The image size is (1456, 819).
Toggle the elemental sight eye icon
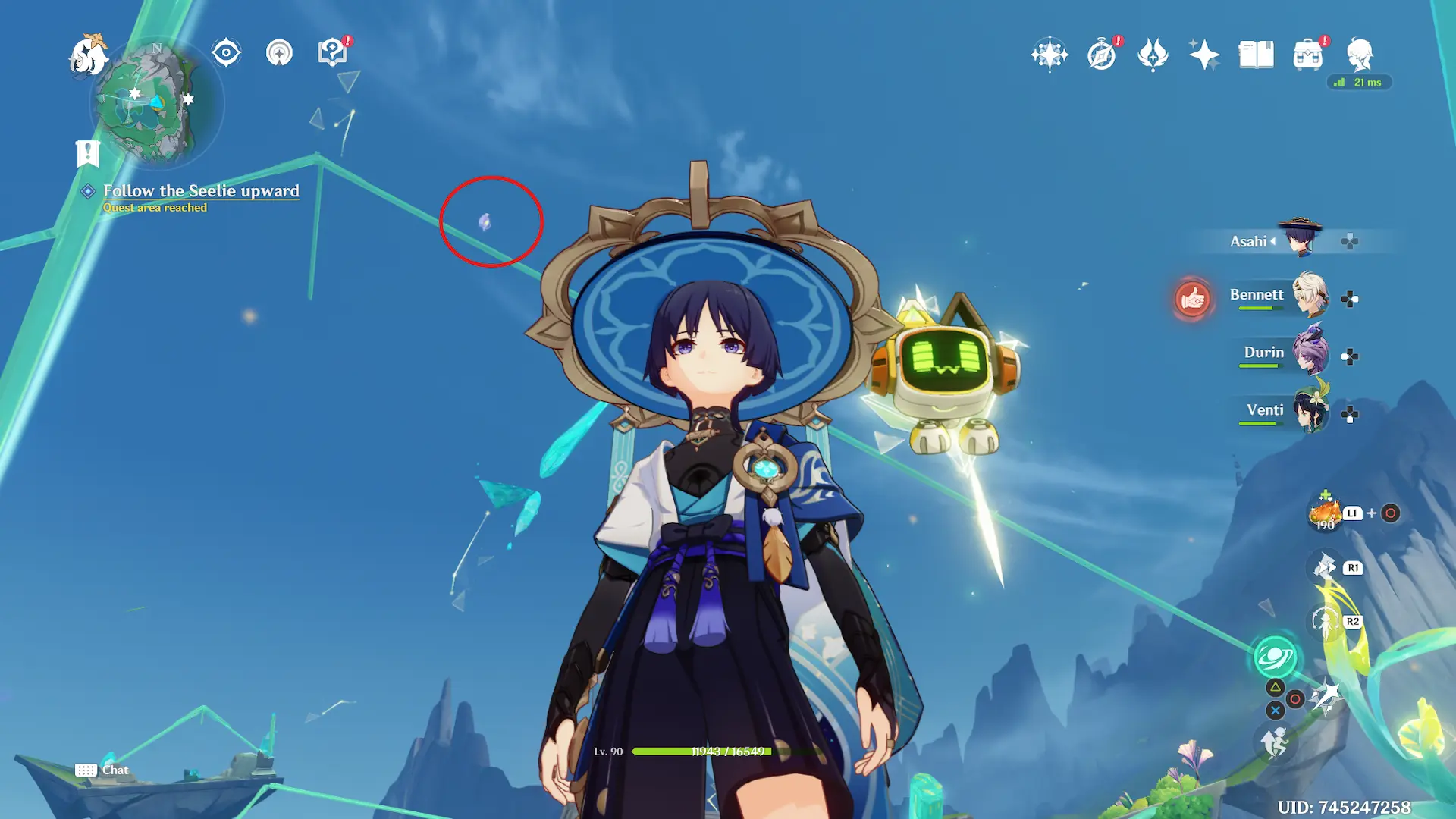point(226,53)
